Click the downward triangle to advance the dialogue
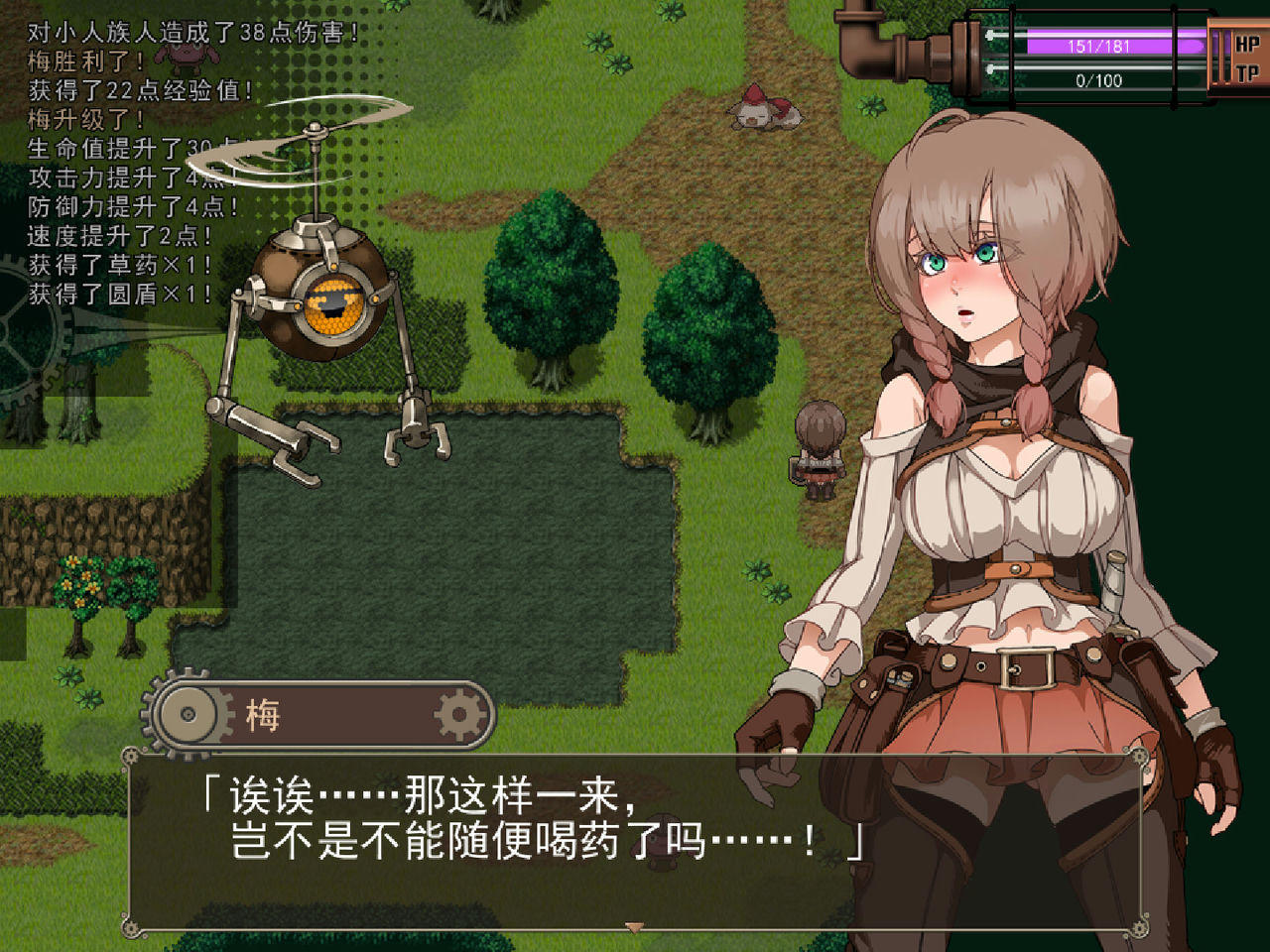Screen dimensions: 1270x952 pyautogui.click(x=634, y=928)
